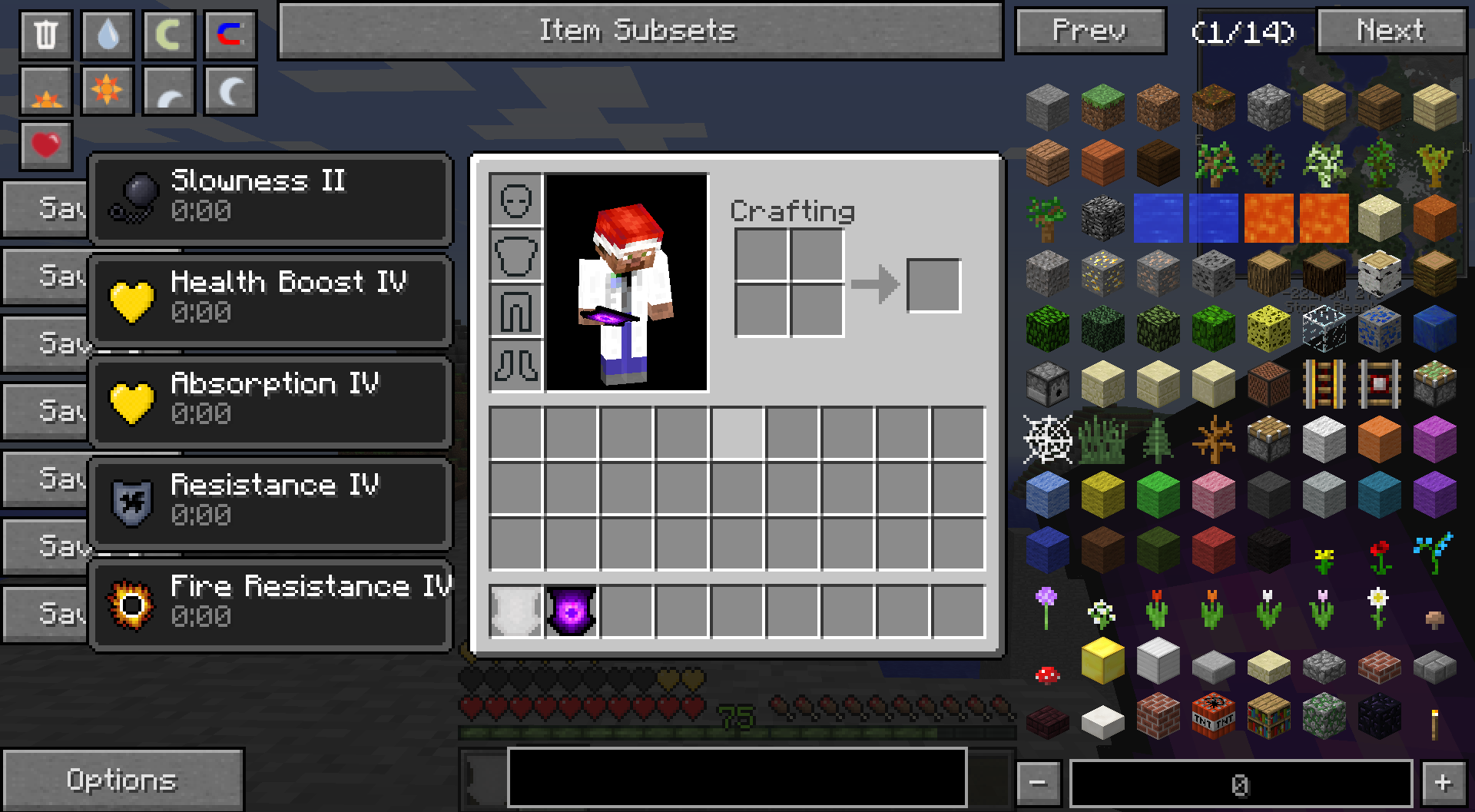Select the grass block item
Image resolution: width=1475 pixels, height=812 pixels.
pyautogui.click(x=1102, y=107)
